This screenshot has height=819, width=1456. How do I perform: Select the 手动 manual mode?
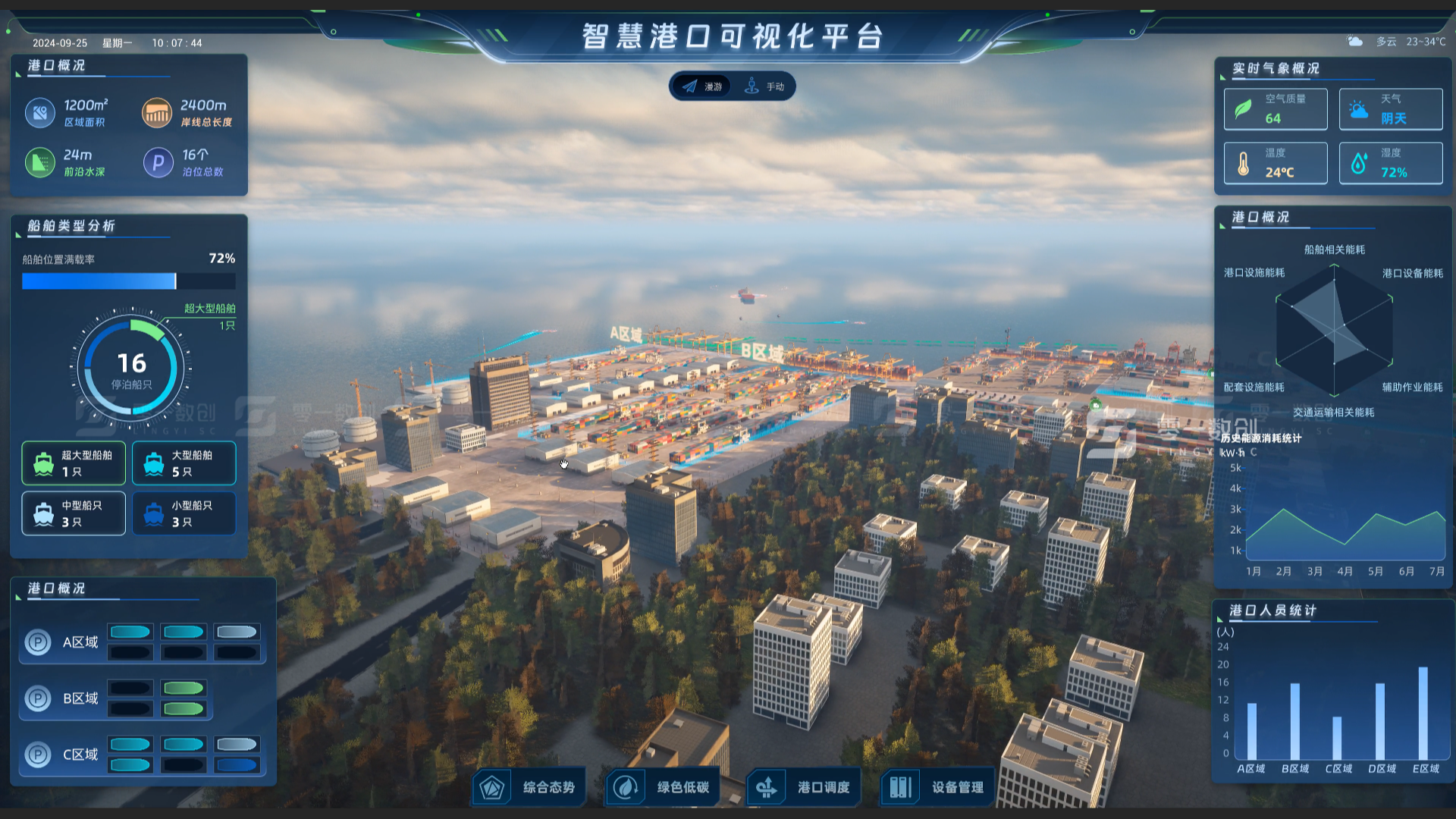click(x=764, y=86)
